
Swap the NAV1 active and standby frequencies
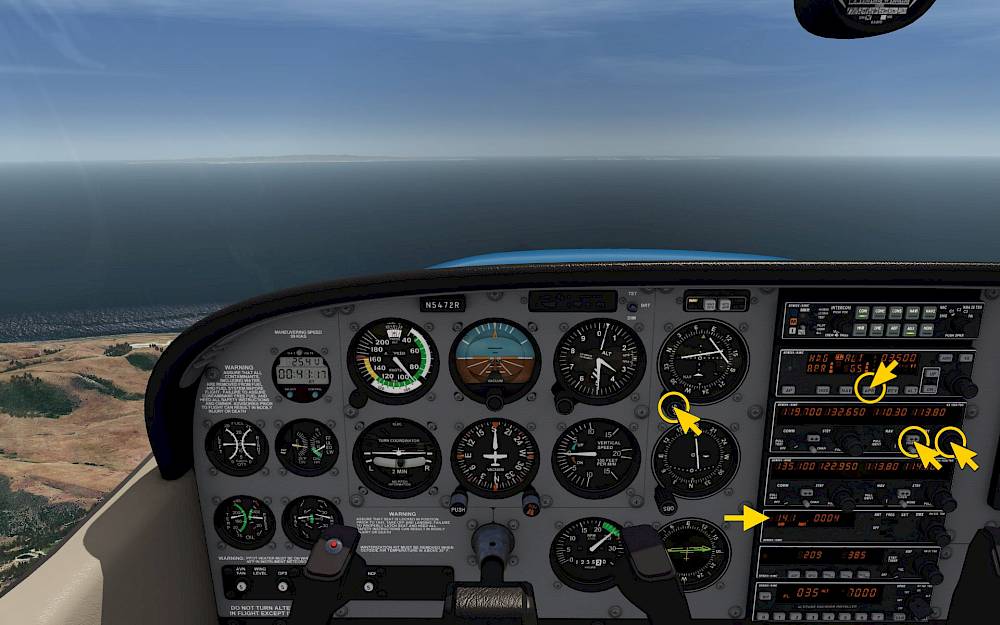[913, 437]
